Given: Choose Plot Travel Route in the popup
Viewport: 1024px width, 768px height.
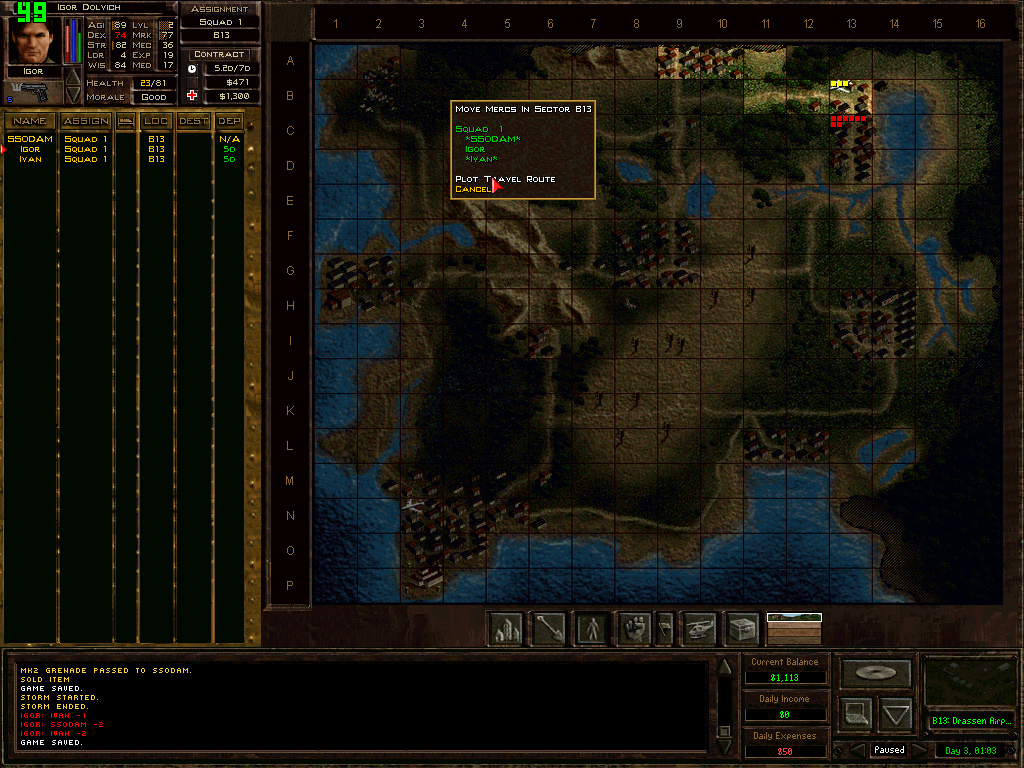Looking at the screenshot, I should [x=505, y=179].
